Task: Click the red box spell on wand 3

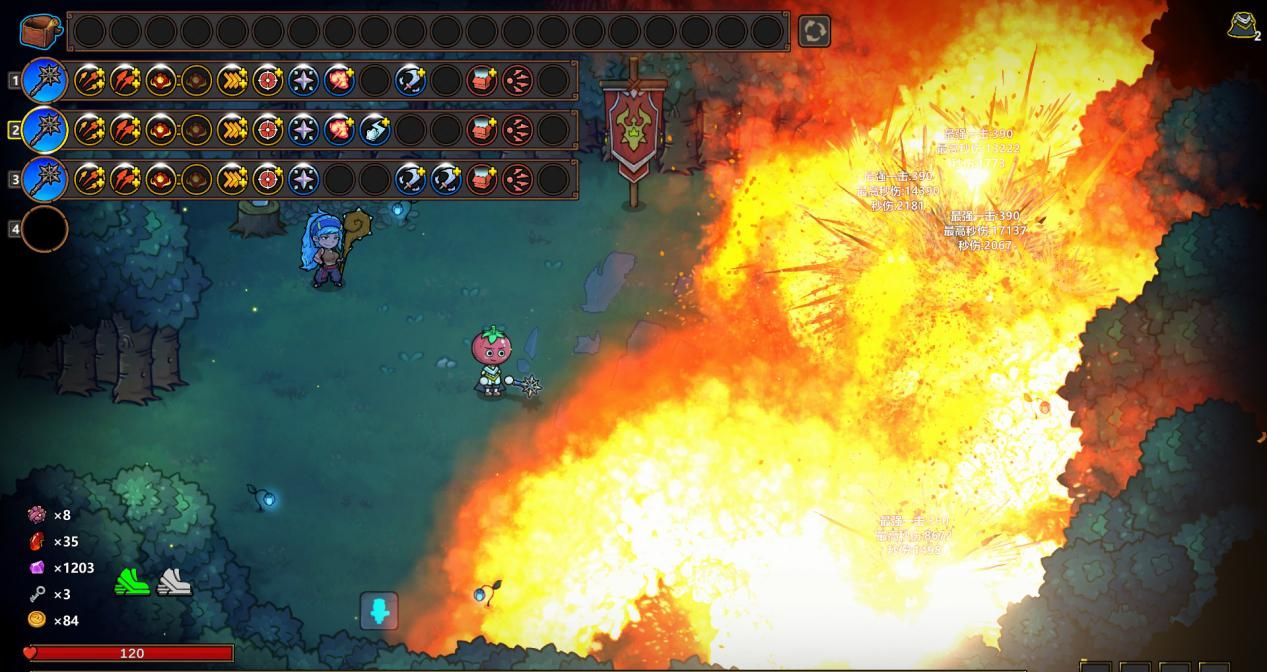Action: 482,180
